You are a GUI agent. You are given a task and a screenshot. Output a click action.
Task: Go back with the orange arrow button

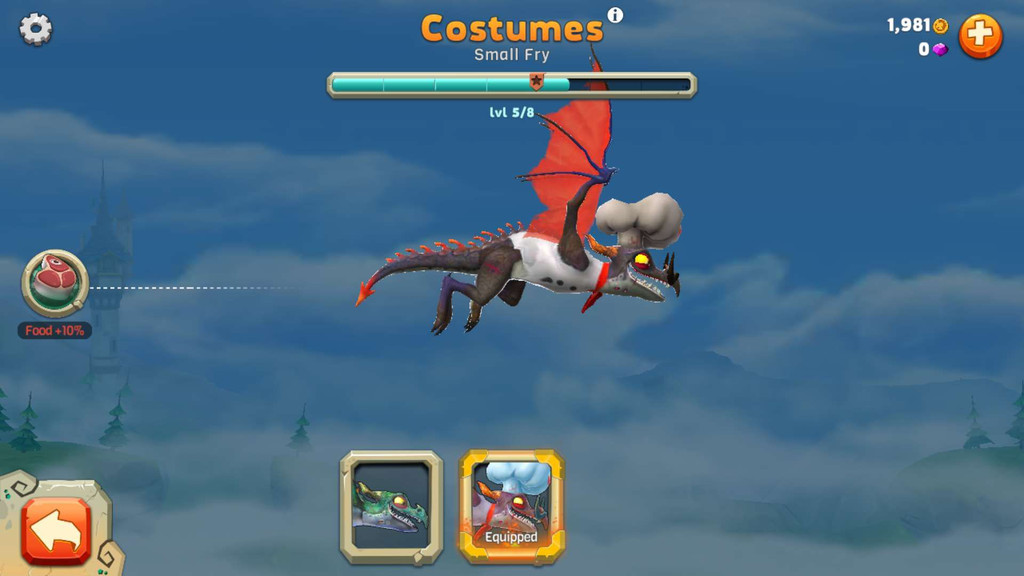56,530
